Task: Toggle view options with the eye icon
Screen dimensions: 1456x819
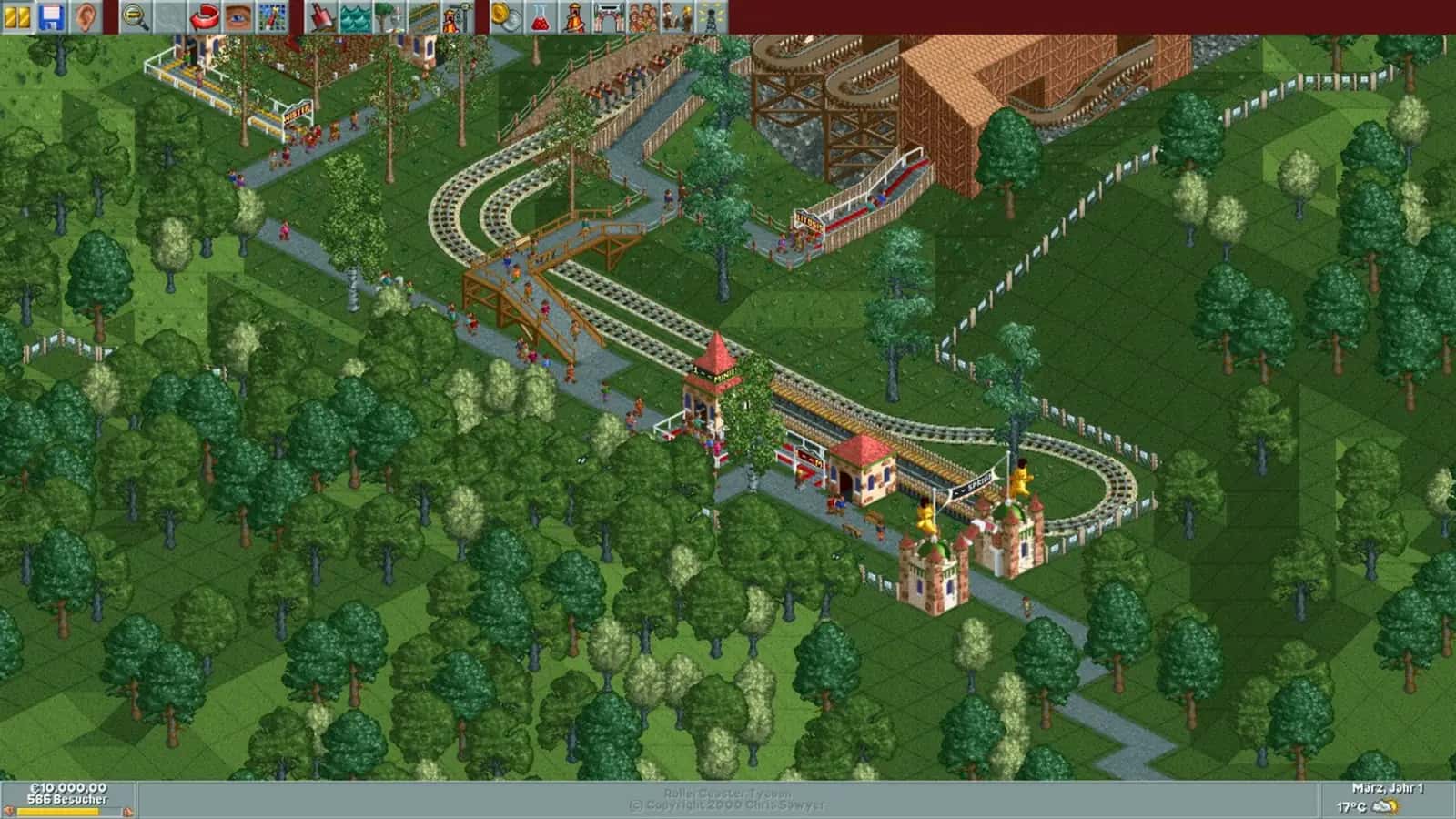Action: click(236, 15)
